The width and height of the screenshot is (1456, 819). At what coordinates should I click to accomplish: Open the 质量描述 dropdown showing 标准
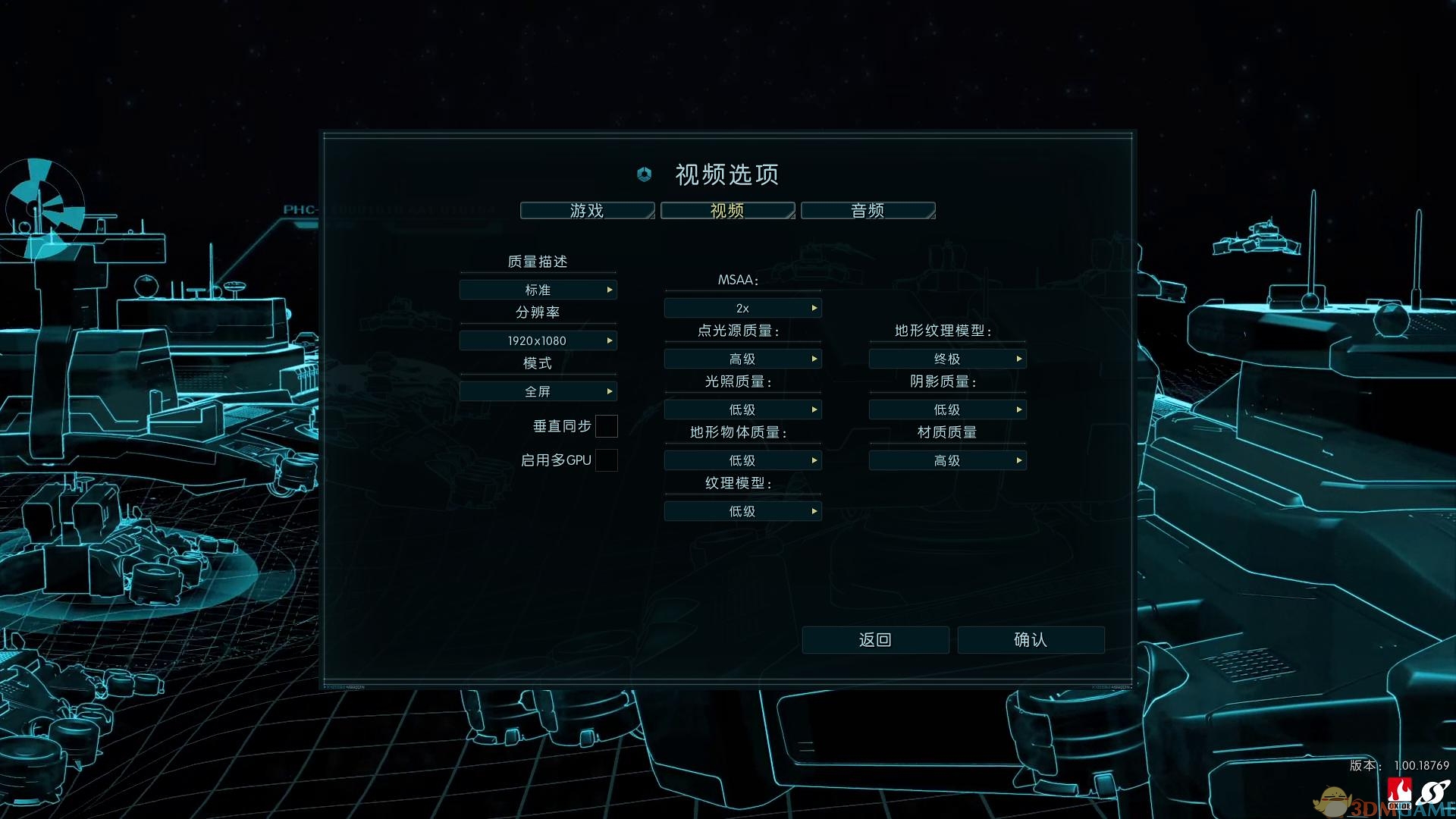tap(538, 289)
